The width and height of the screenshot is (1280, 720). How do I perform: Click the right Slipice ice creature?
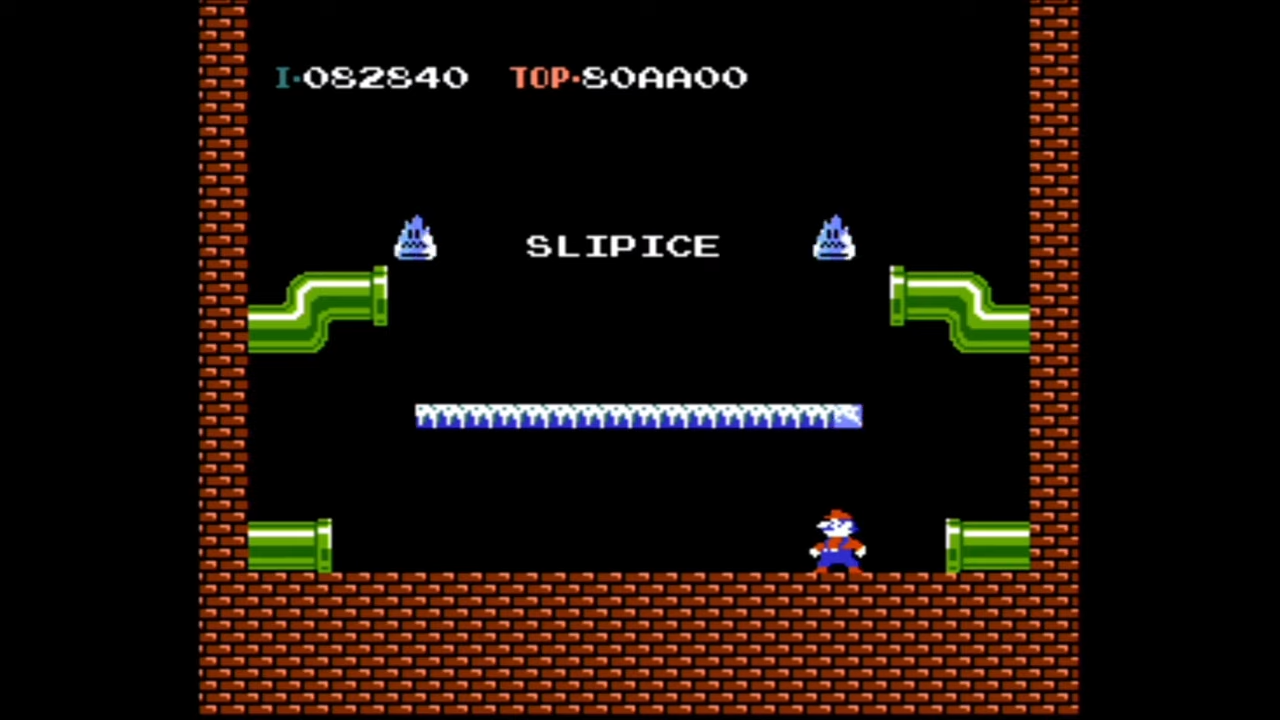point(835,240)
